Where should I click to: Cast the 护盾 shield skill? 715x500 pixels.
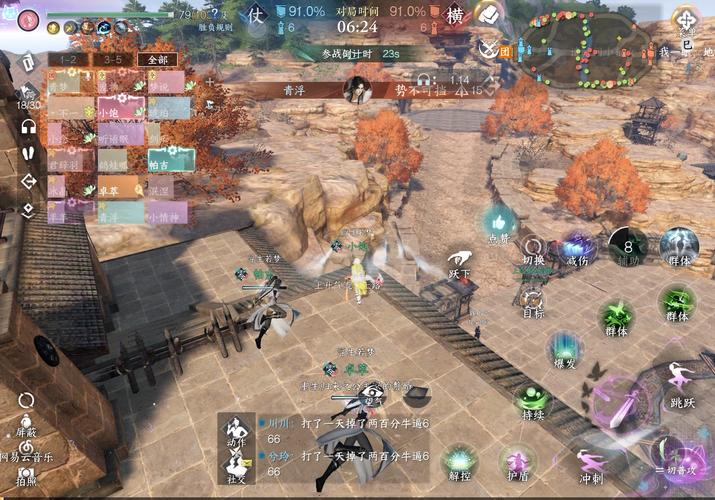517,461
